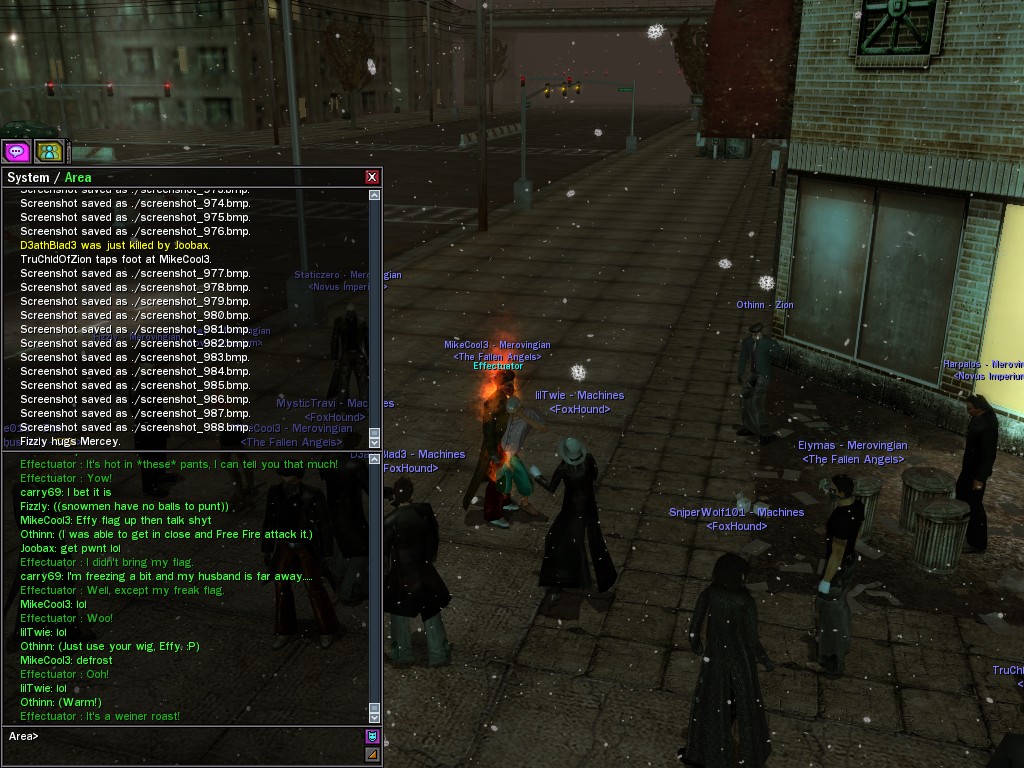Click the area chat scroll-down arrow

(375, 716)
